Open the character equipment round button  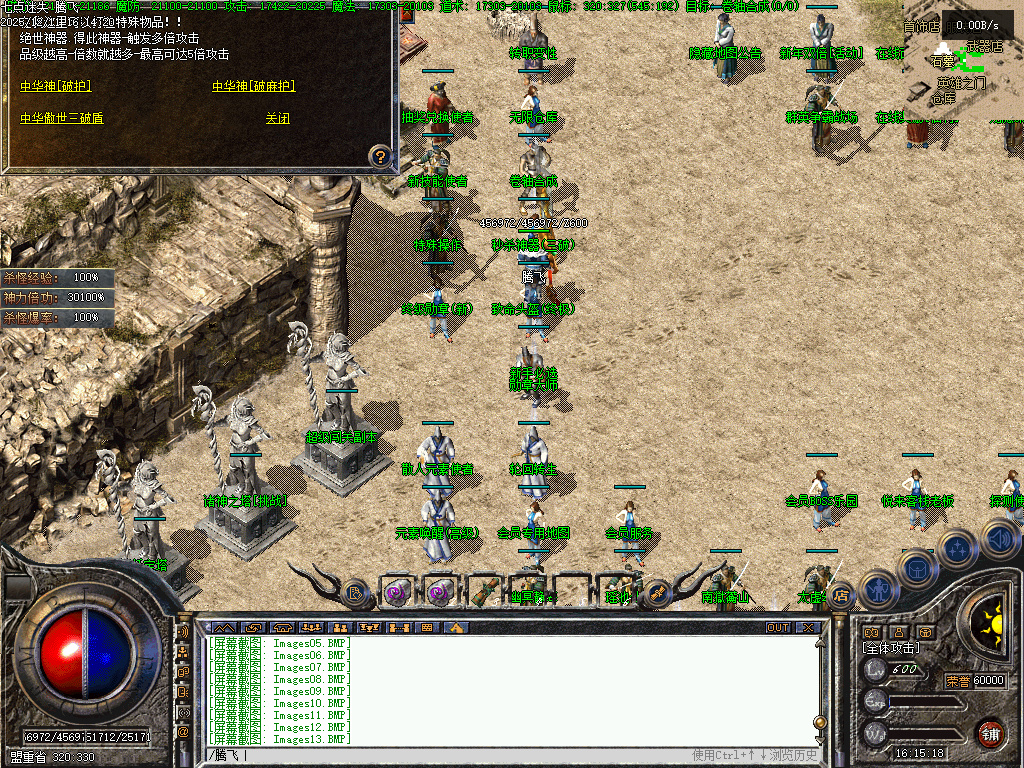click(876, 588)
